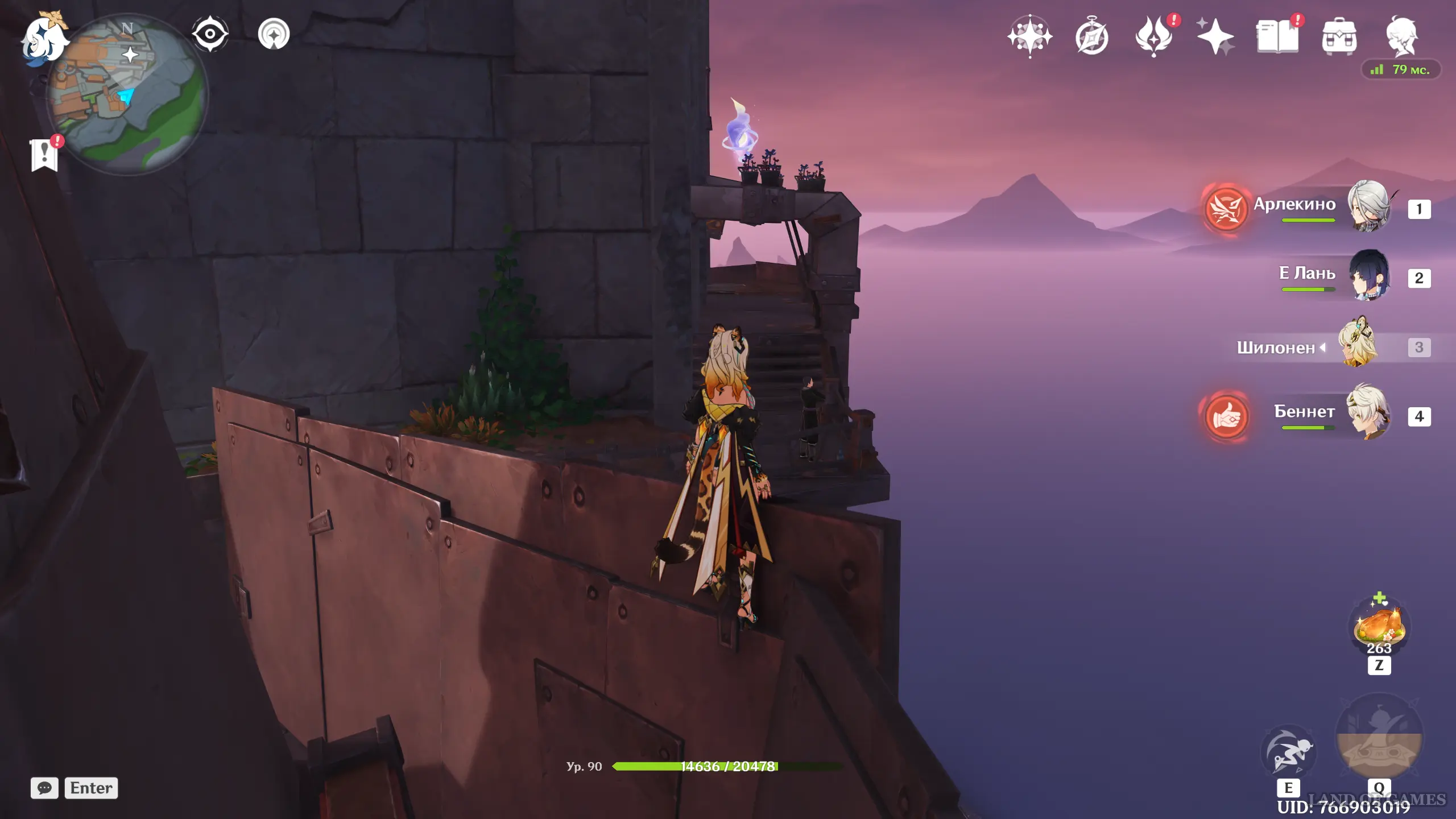Open the Paimon menu icon
The width and height of the screenshot is (1456, 819).
pyautogui.click(x=44, y=39)
